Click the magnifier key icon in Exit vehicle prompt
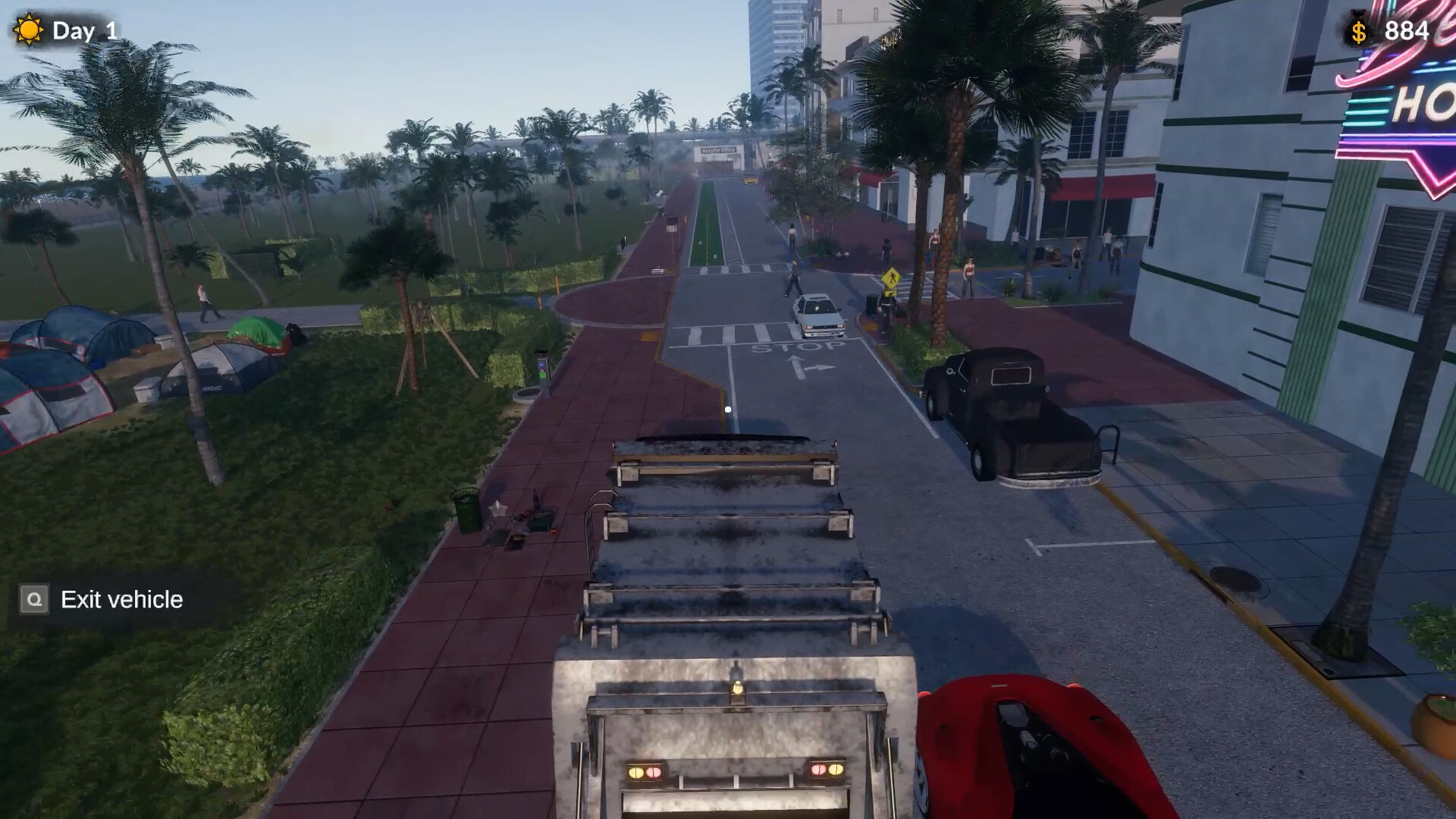This screenshot has width=1456, height=819. pyautogui.click(x=33, y=599)
